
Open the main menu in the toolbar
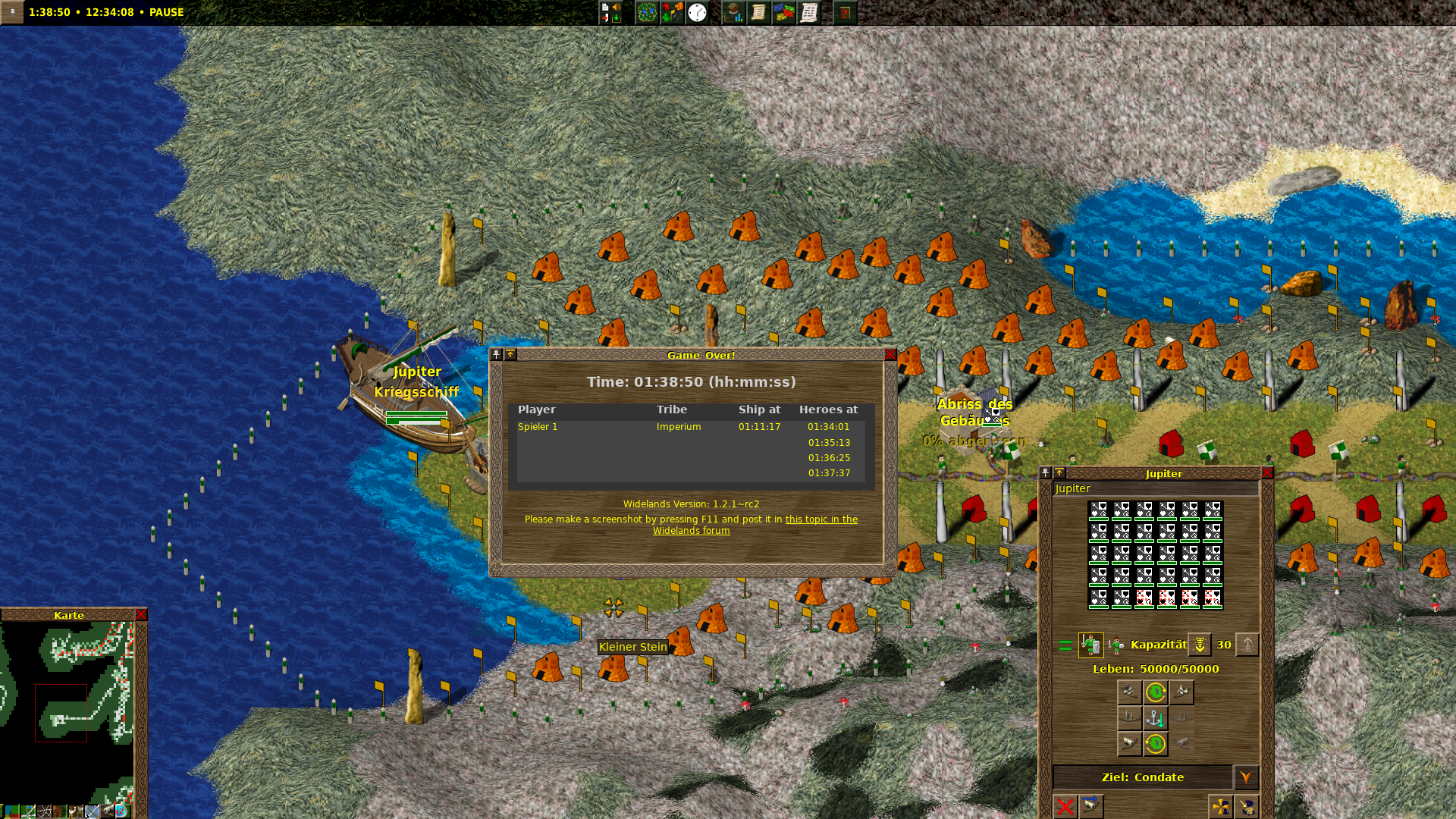coord(610,12)
